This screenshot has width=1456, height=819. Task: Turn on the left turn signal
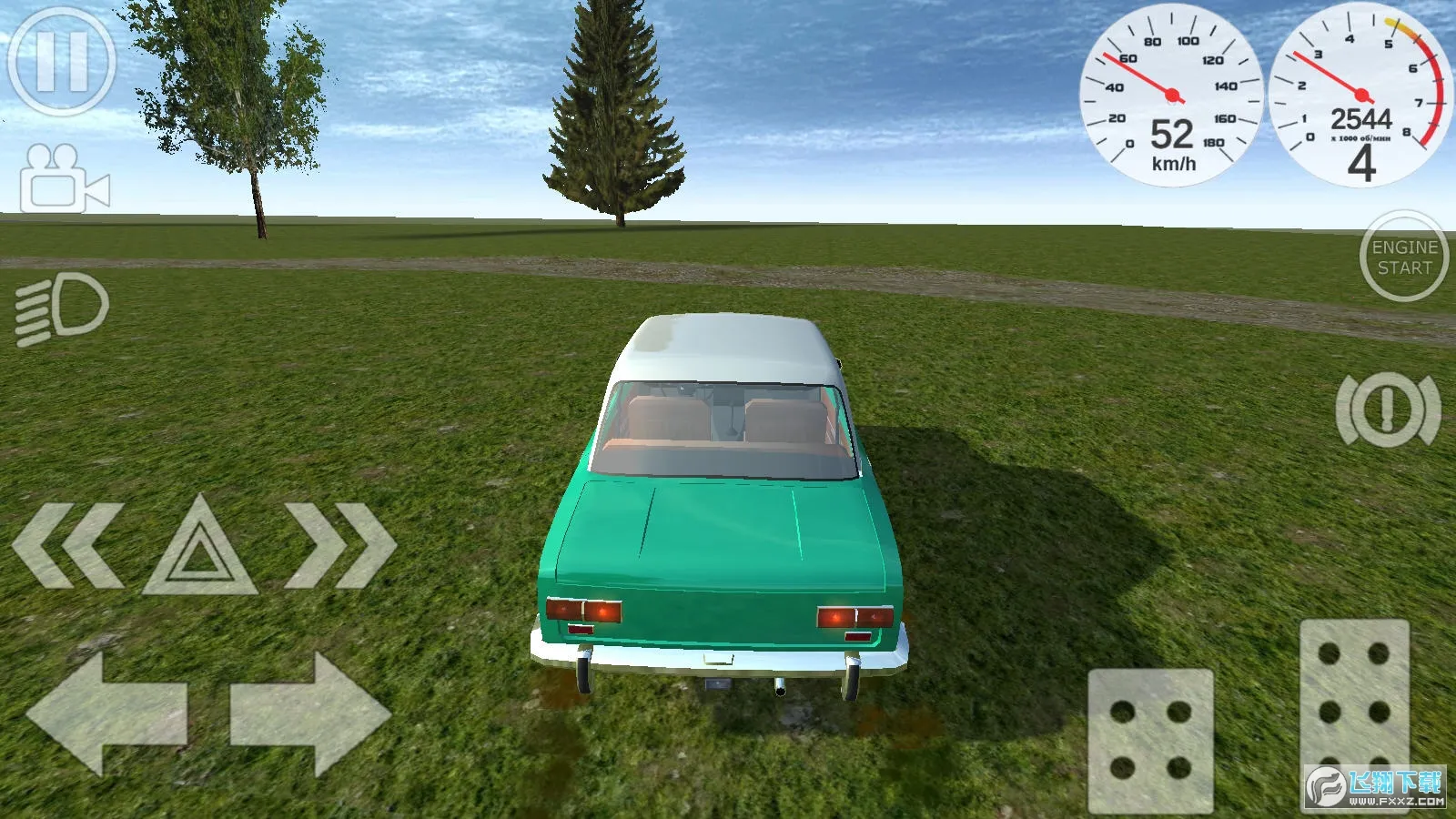pyautogui.click(x=68, y=545)
